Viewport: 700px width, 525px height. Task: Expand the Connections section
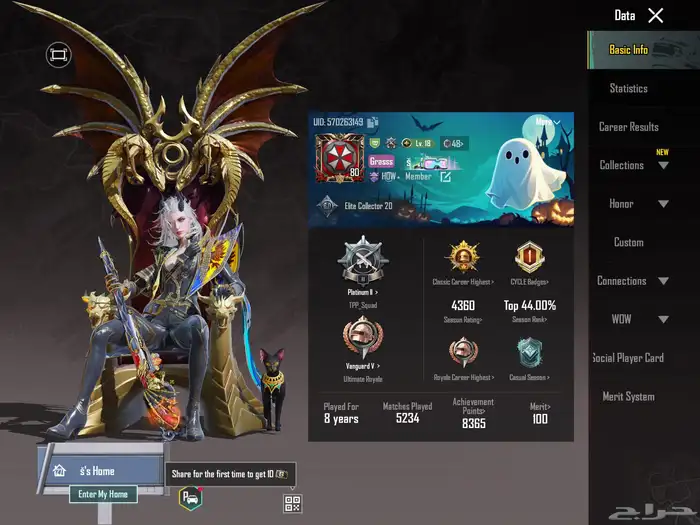tap(663, 281)
